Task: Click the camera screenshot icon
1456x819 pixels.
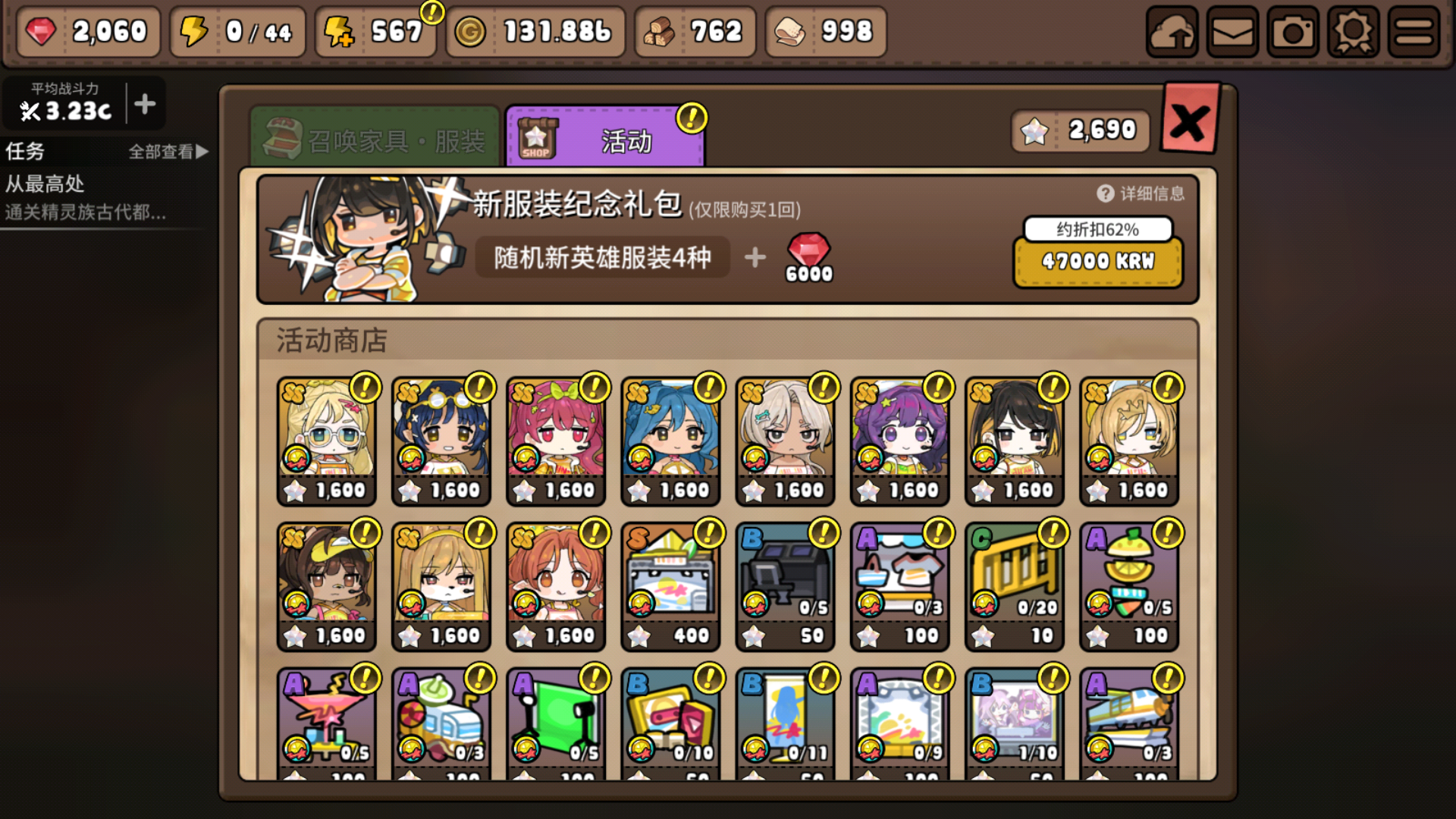Action: 1292,33
